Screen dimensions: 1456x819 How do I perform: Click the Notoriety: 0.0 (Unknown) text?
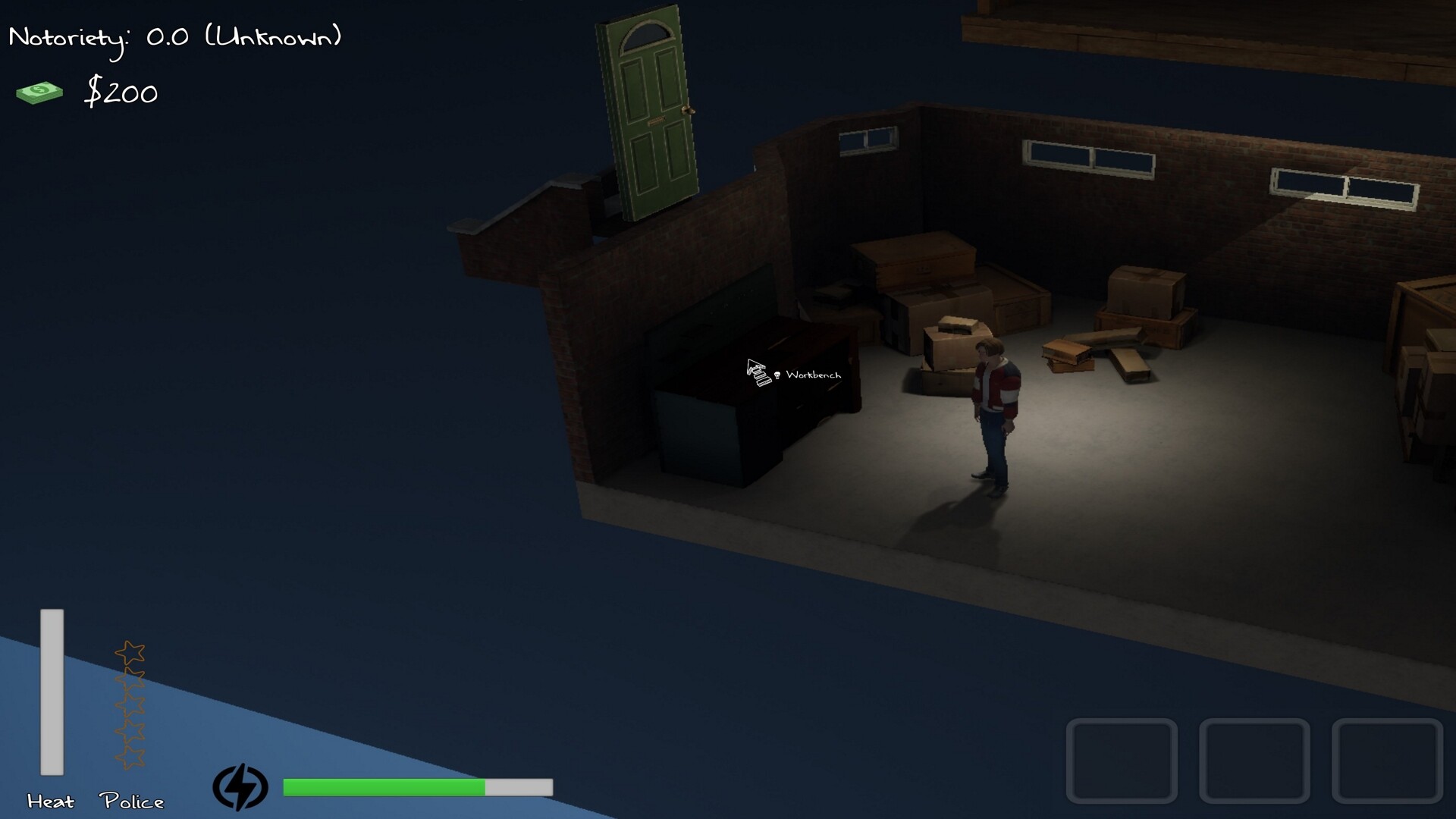click(174, 36)
